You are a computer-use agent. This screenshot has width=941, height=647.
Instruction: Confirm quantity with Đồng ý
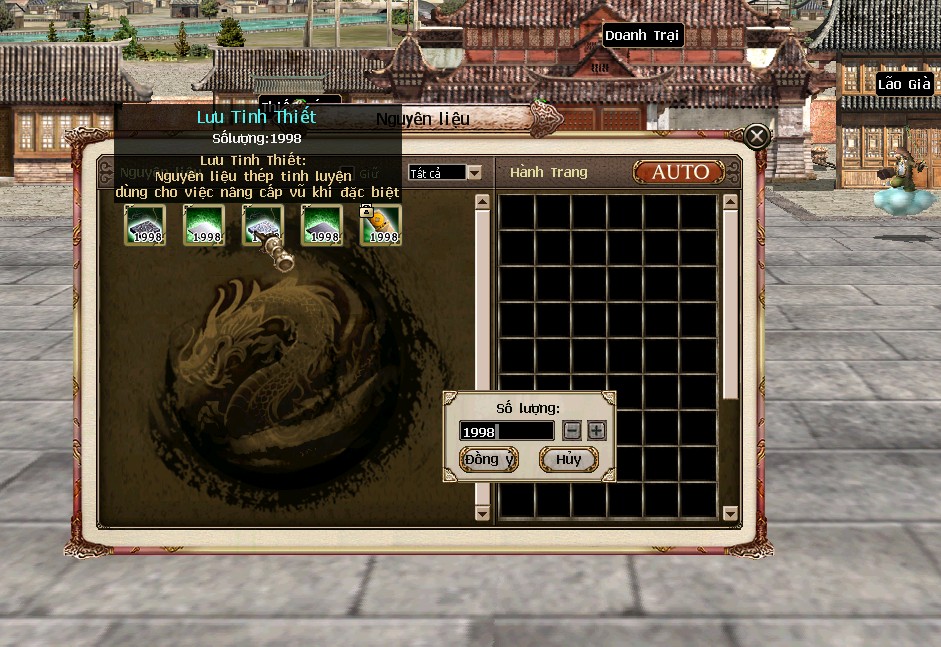(x=489, y=459)
